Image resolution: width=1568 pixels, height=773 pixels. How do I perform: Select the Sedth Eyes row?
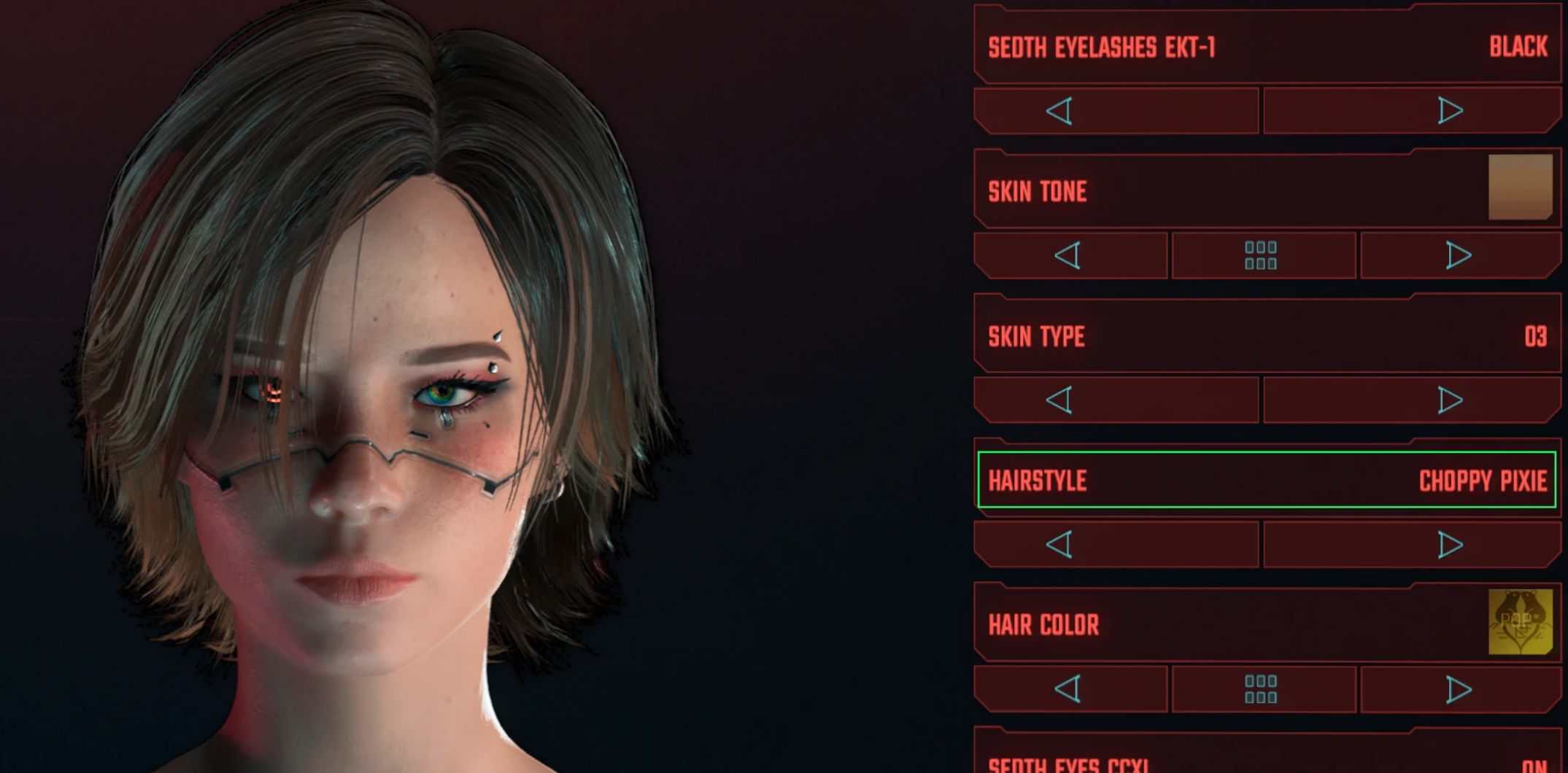point(1267,762)
